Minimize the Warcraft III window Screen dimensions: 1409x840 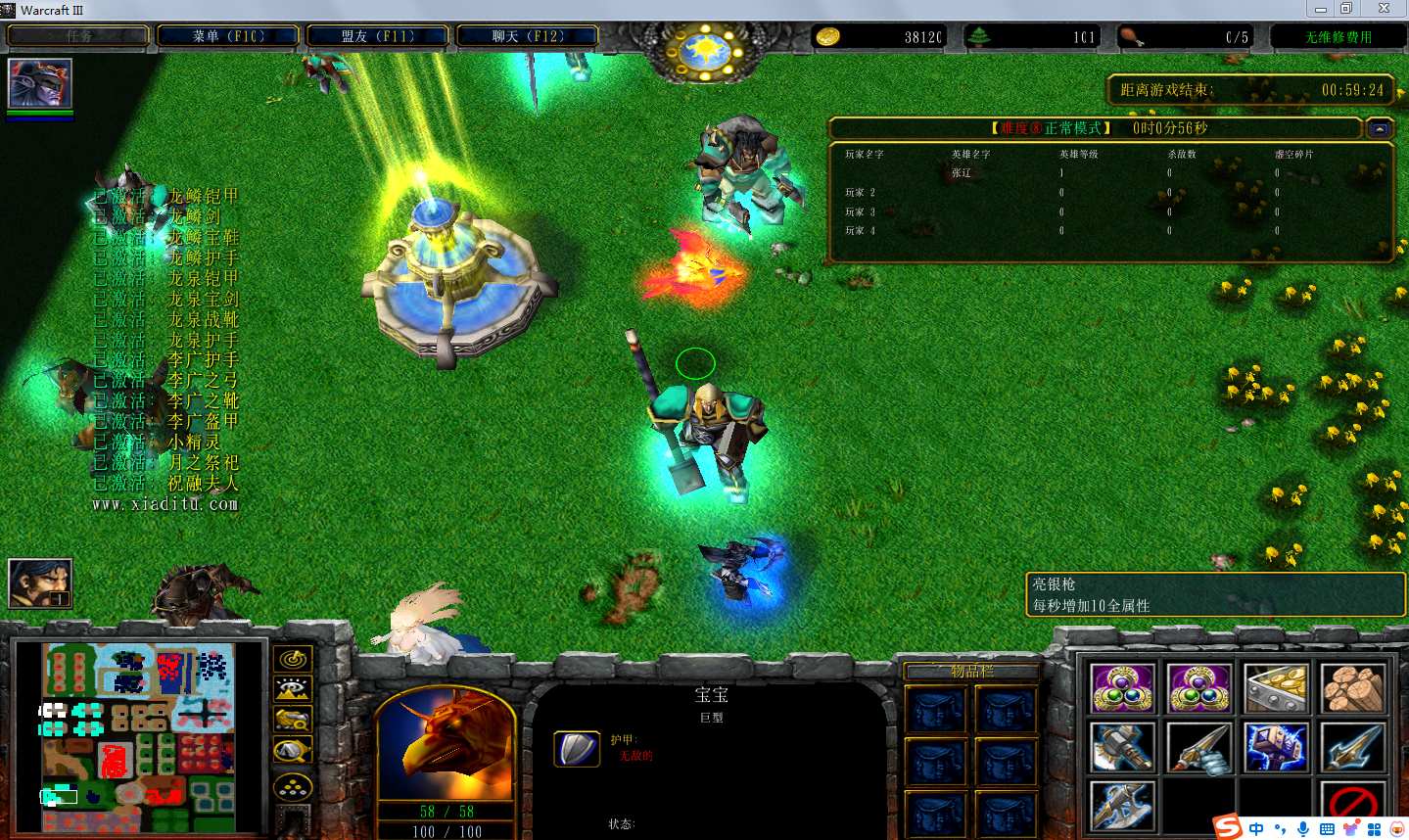[x=1321, y=9]
